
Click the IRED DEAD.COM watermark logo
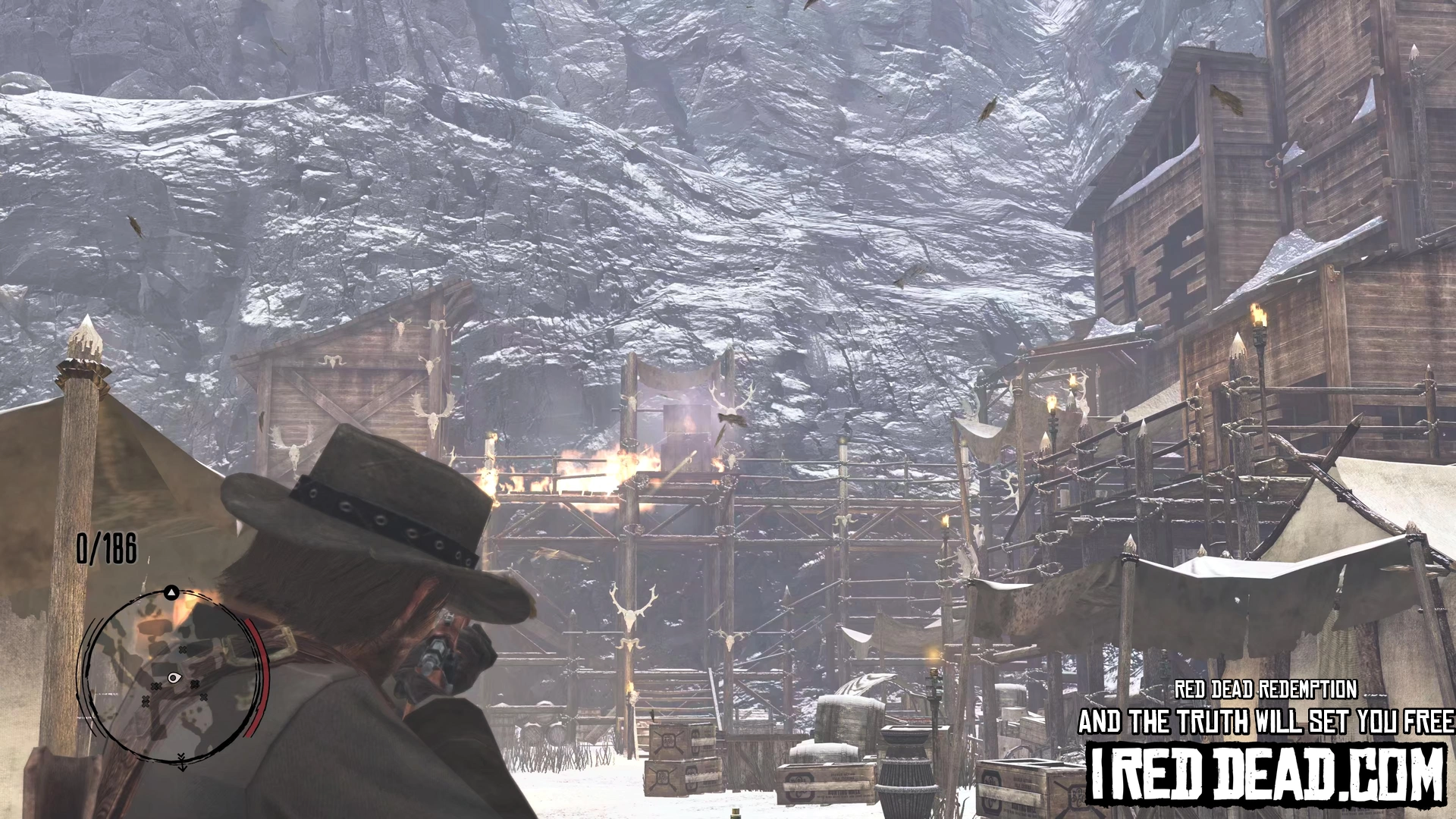[1266, 773]
